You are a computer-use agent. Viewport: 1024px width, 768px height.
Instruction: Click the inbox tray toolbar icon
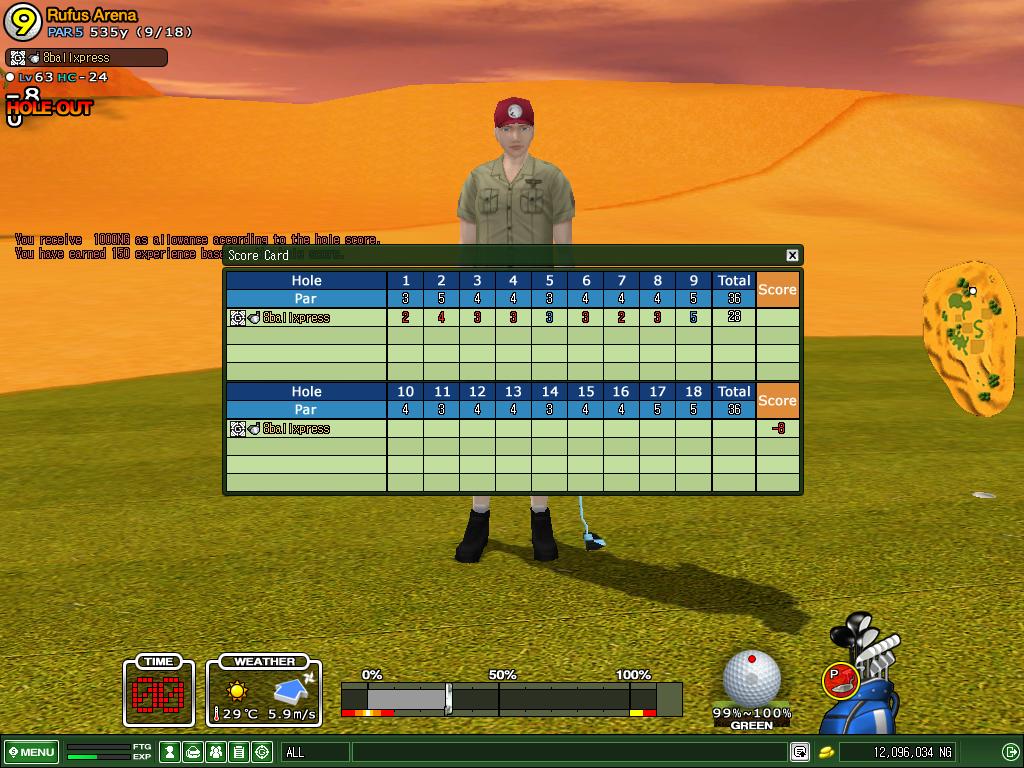pyautogui.click(x=193, y=752)
